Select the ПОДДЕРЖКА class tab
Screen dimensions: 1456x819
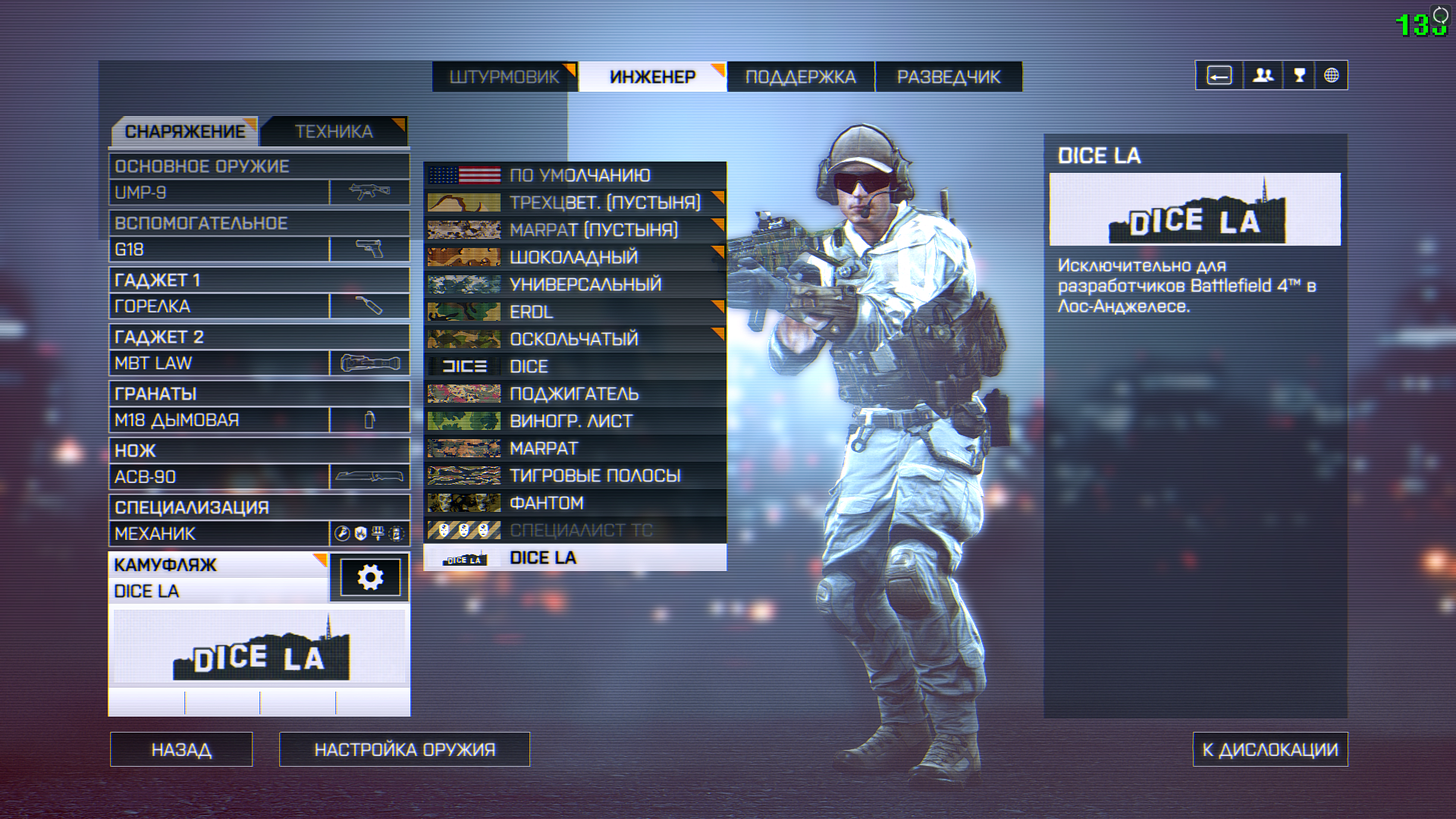pos(800,77)
